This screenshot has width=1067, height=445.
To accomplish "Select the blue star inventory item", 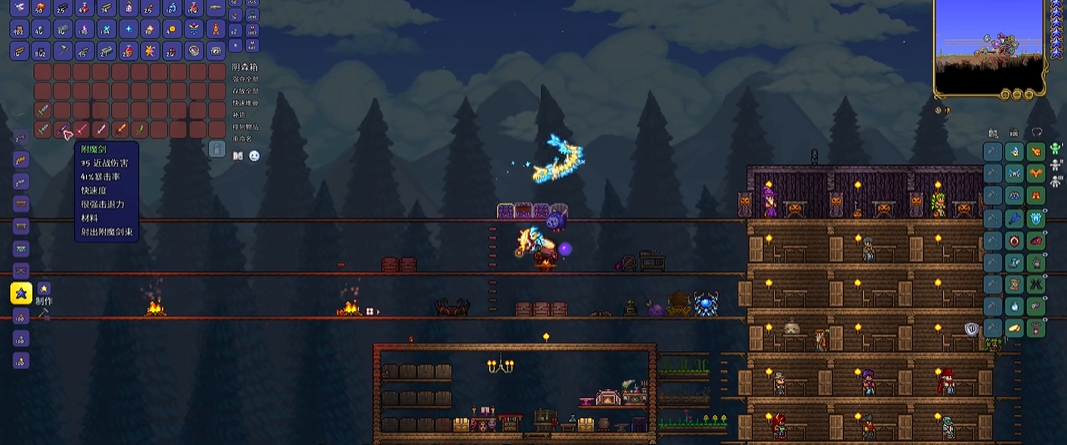I will click(x=129, y=29).
